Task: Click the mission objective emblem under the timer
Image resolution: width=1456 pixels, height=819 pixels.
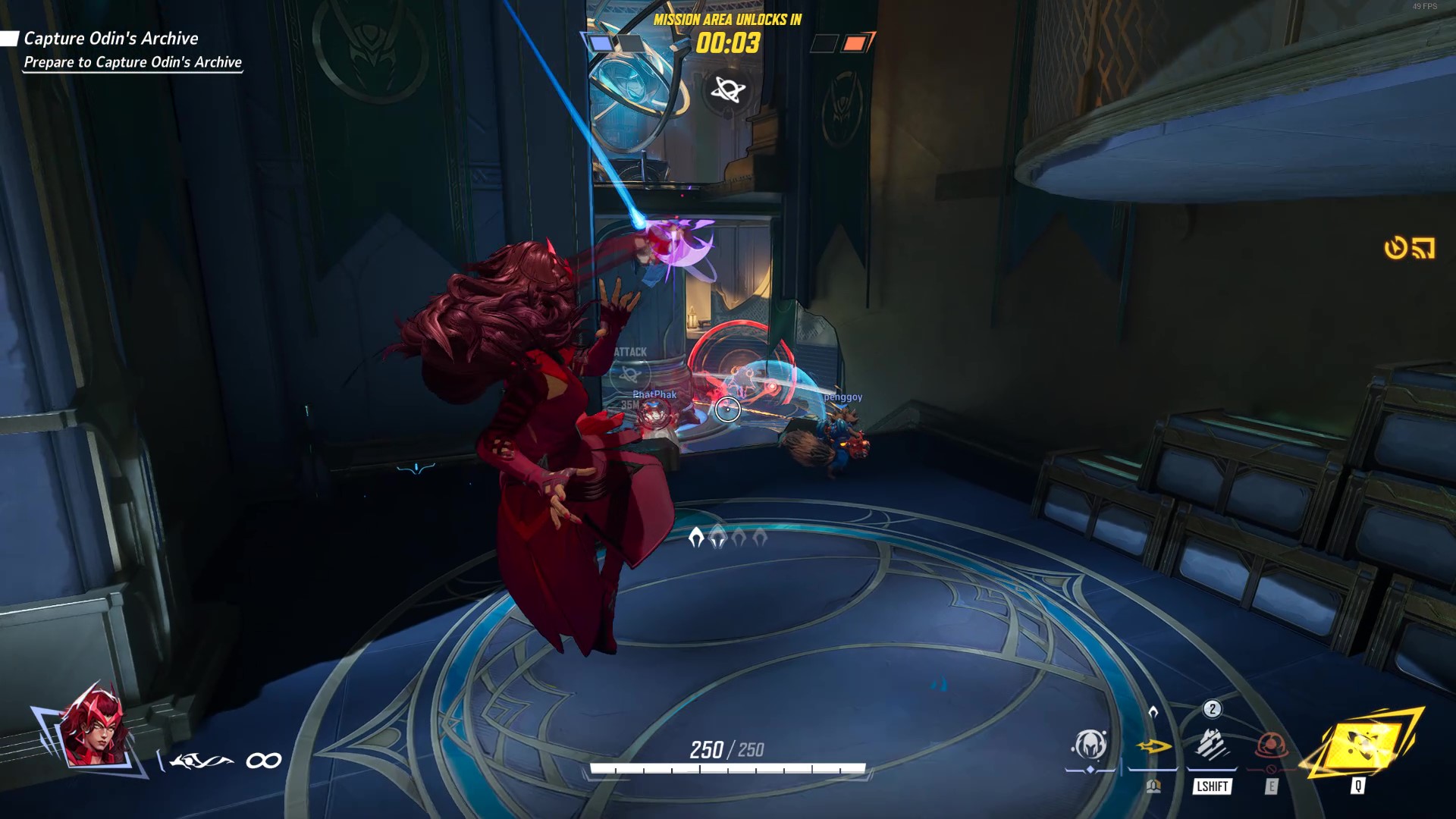Action: click(x=728, y=91)
